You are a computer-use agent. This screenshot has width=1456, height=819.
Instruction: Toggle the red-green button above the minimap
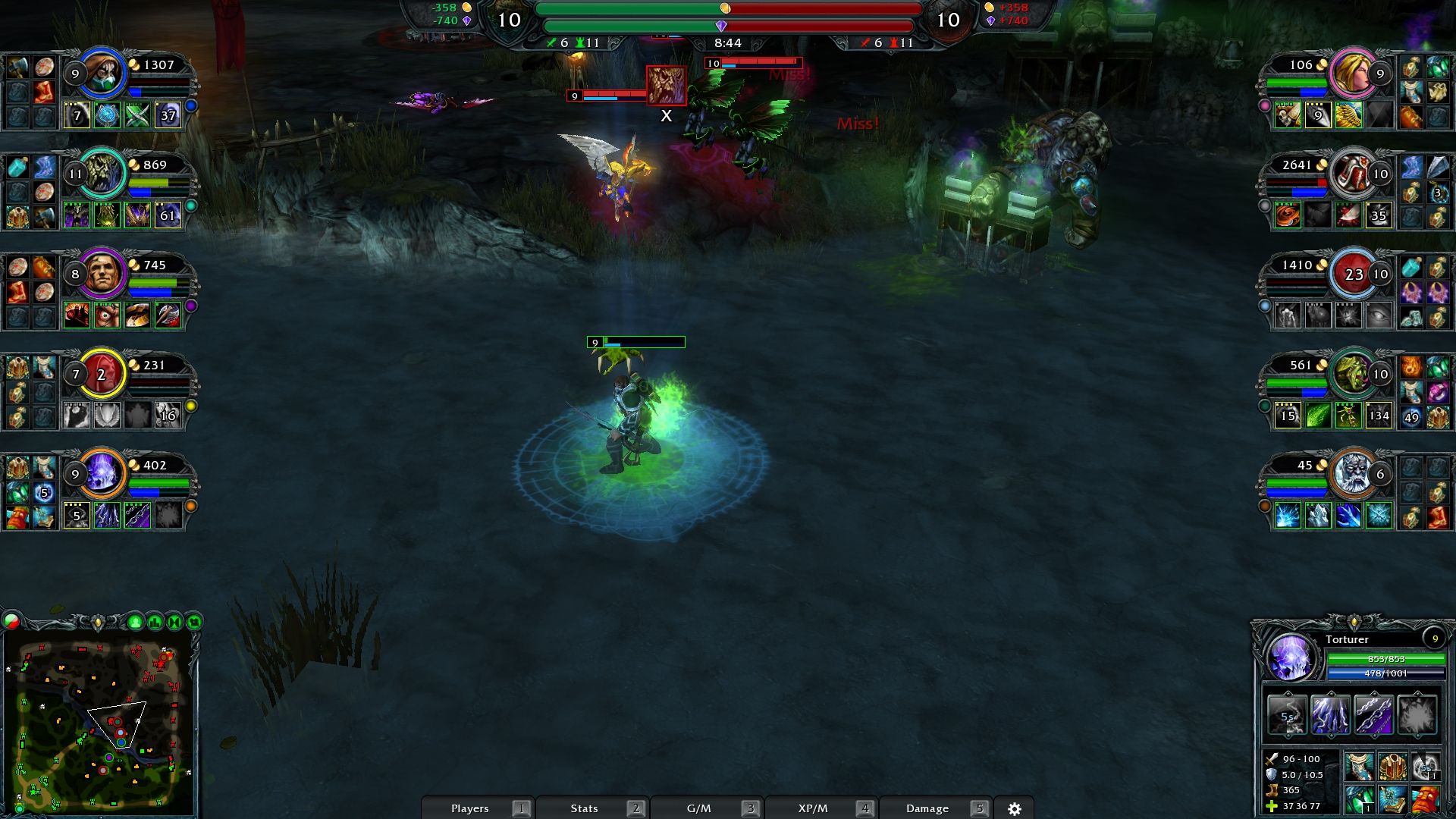11,622
